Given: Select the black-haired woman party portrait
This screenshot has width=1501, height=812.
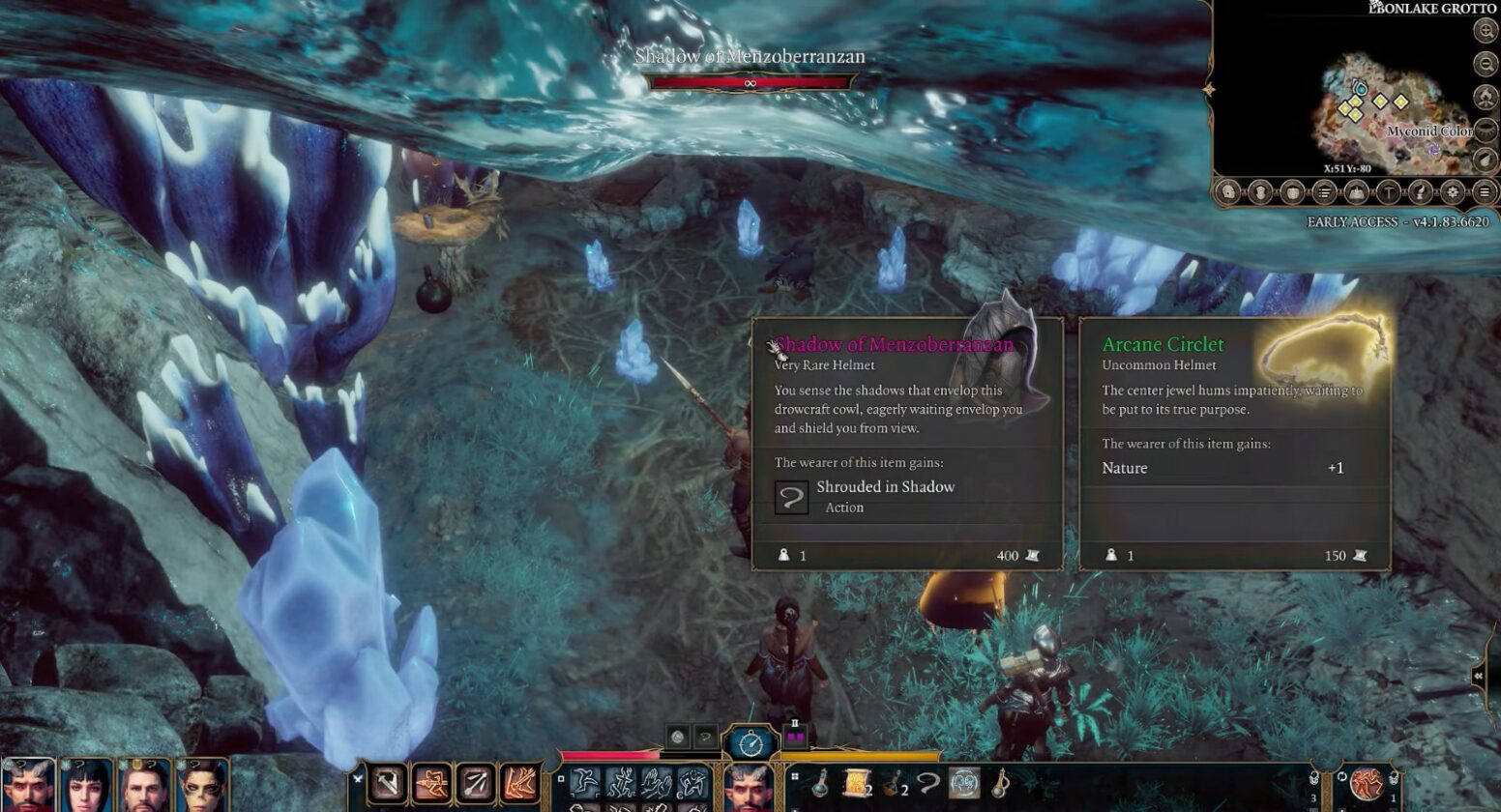Looking at the screenshot, I should pyautogui.click(x=87, y=787).
